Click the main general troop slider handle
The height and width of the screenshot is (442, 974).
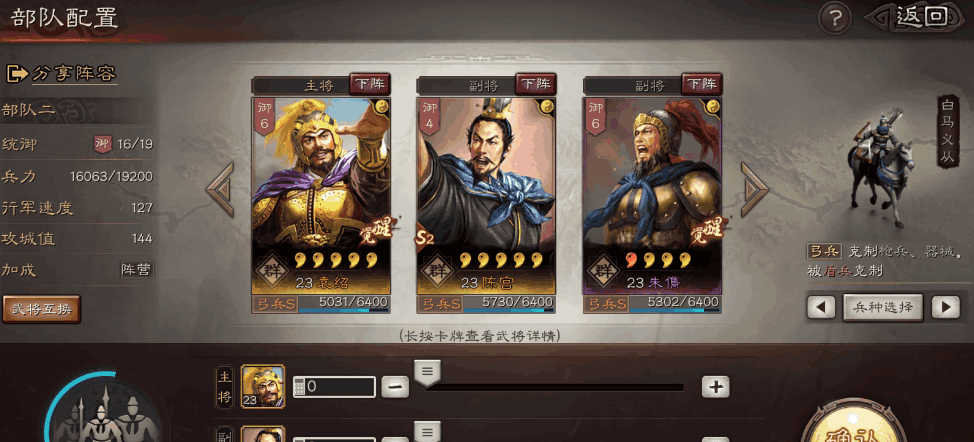click(x=427, y=374)
